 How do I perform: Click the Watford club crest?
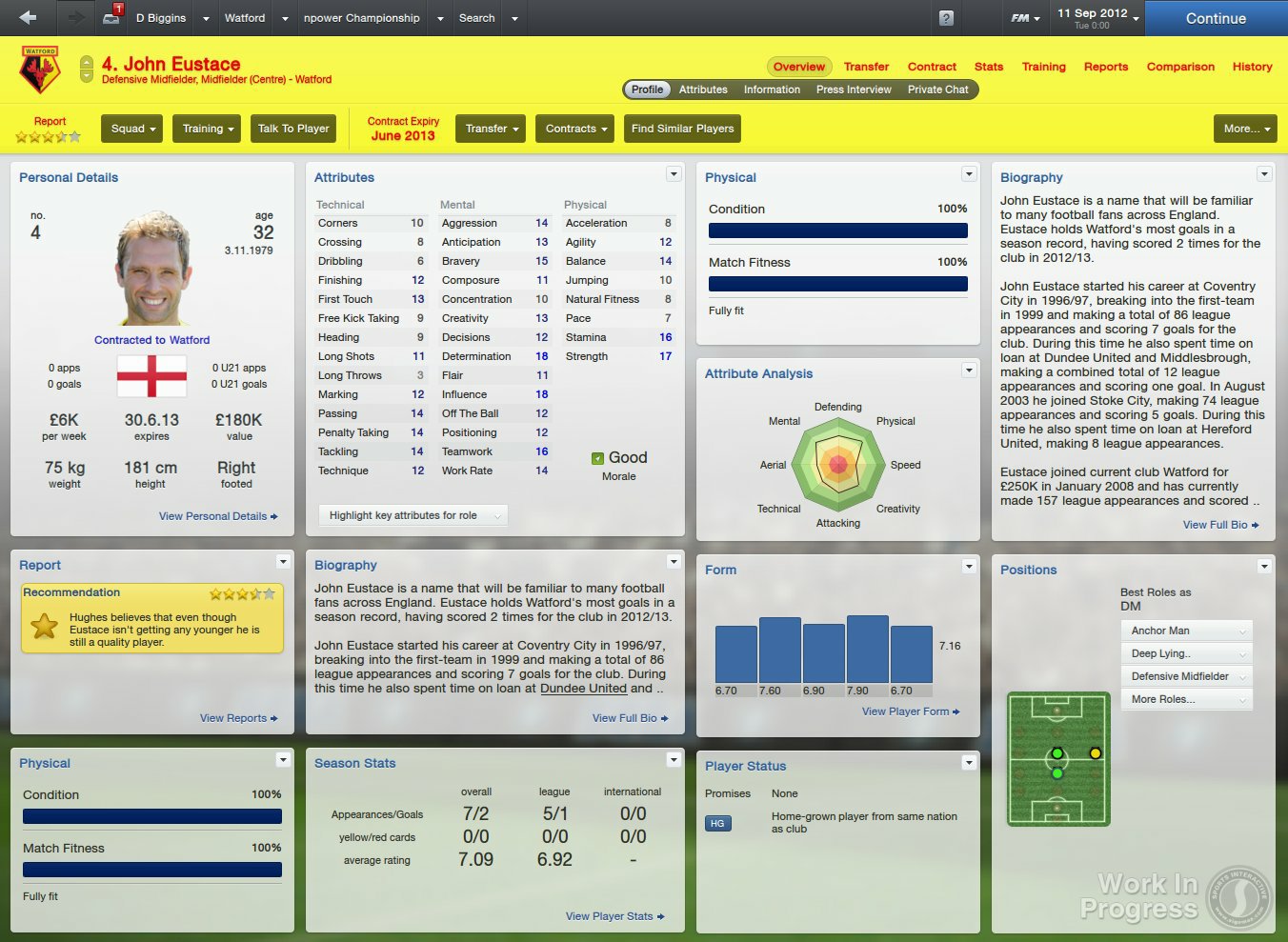point(38,67)
